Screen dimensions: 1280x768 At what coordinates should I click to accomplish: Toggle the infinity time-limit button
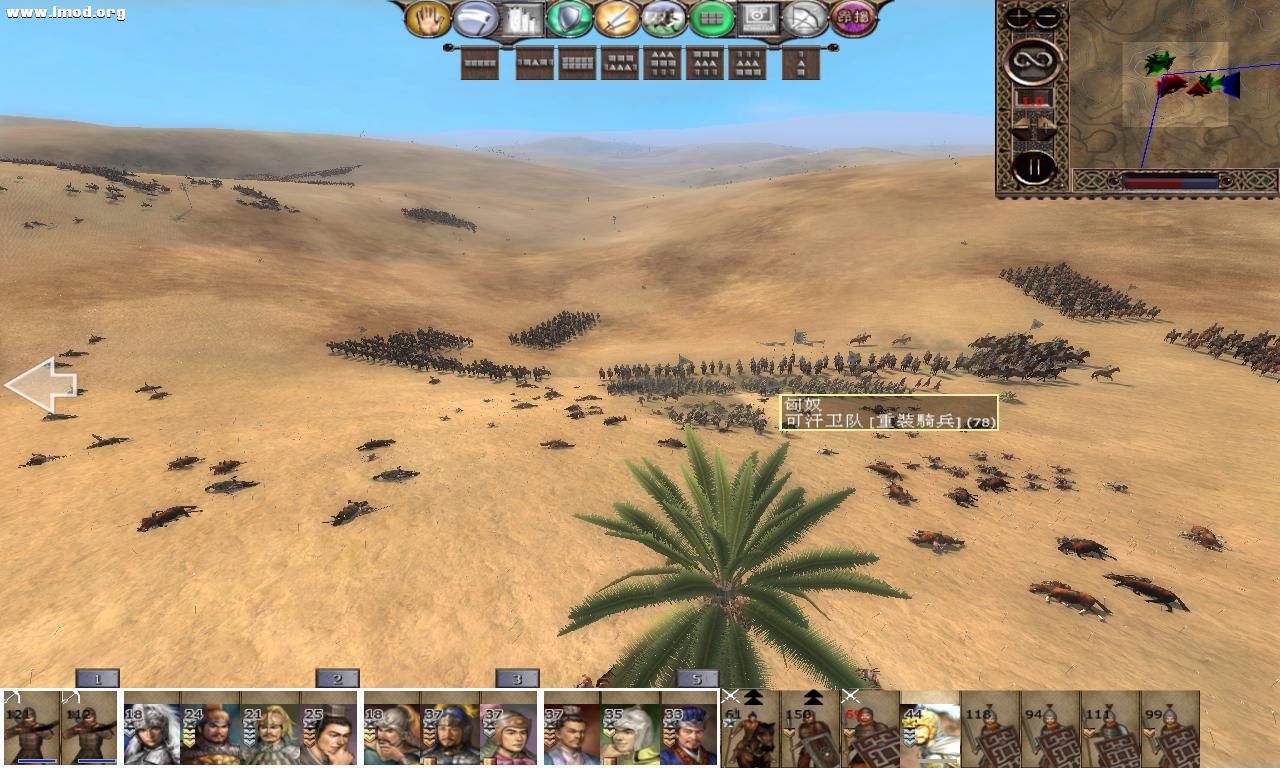(1034, 61)
